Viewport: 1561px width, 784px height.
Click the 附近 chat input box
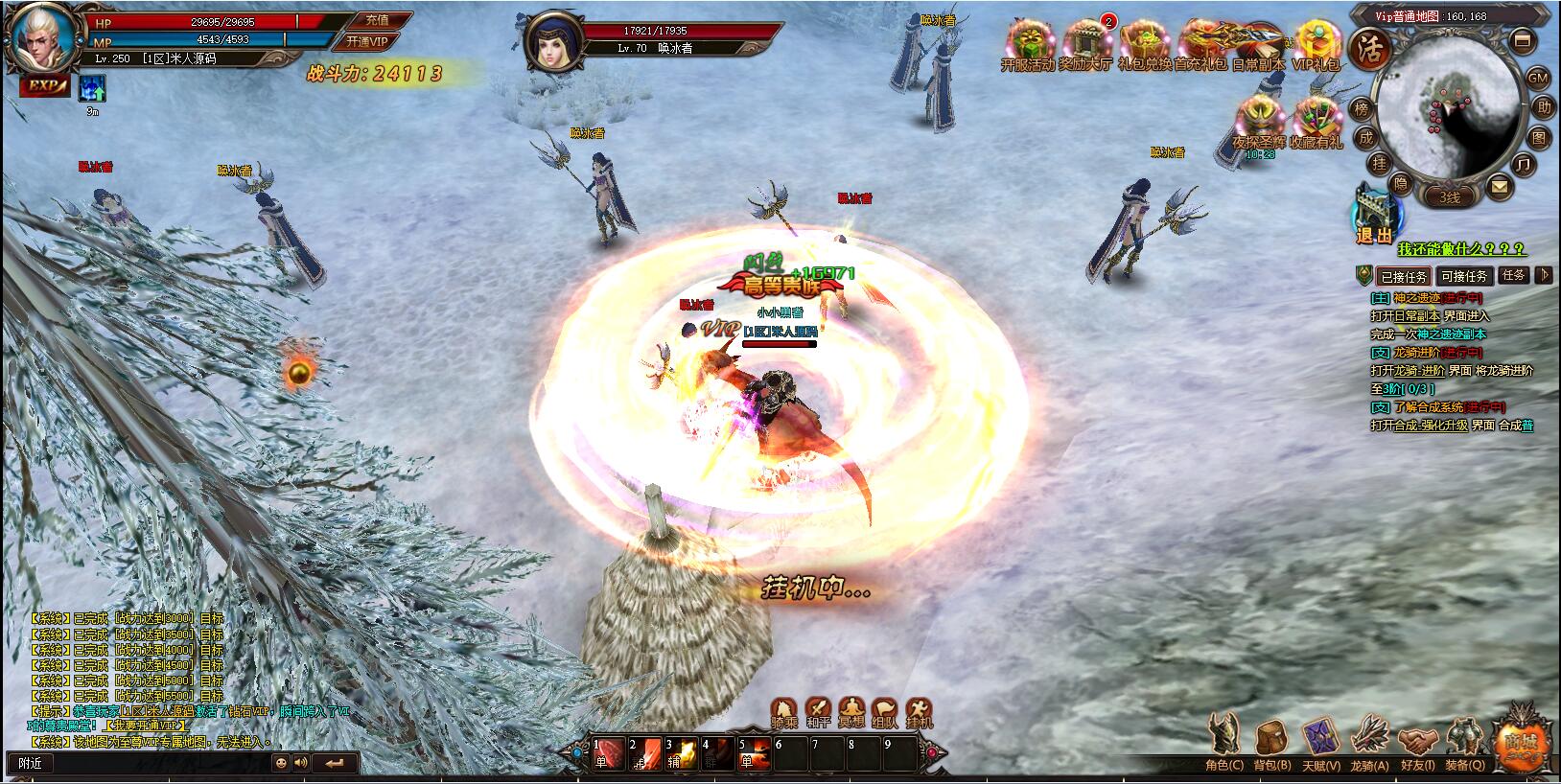(144, 763)
